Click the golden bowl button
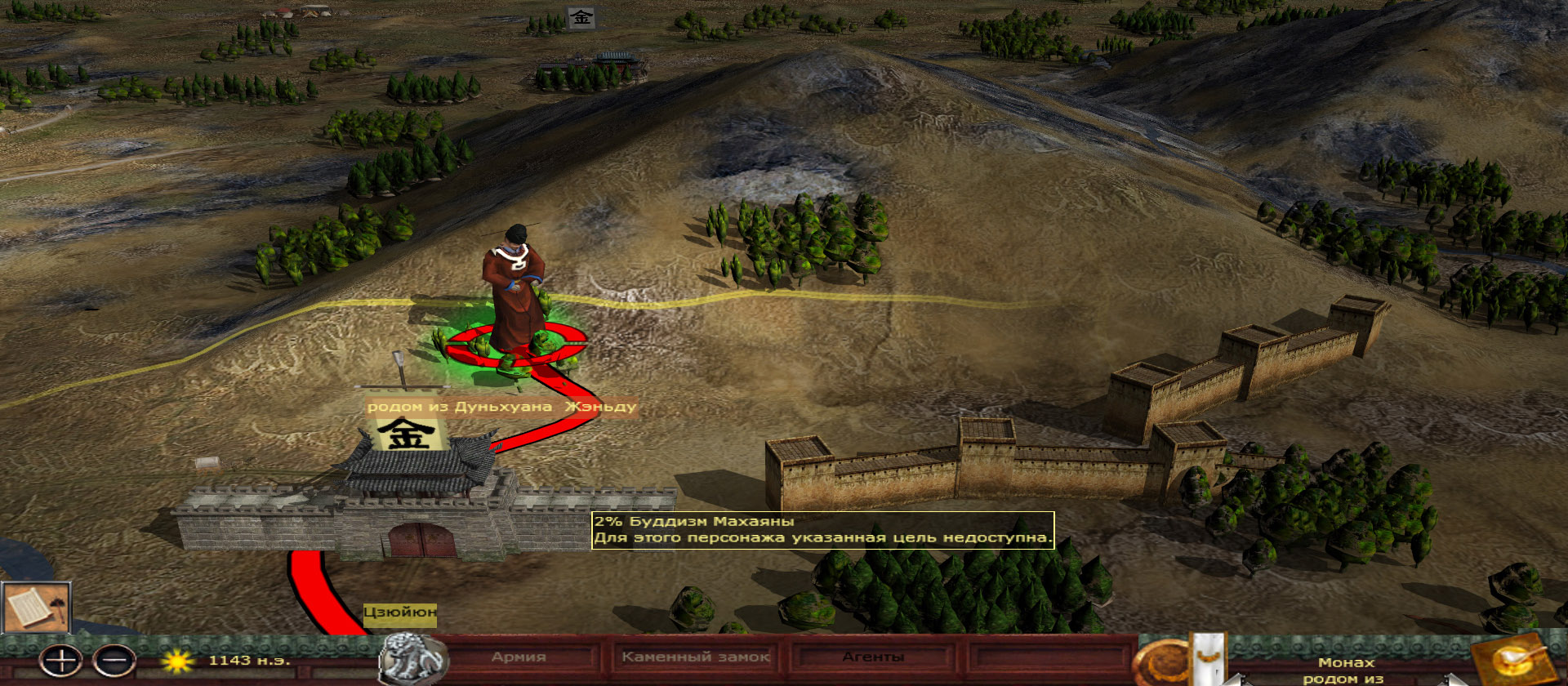Image resolution: width=1568 pixels, height=686 pixels. coord(1512,658)
